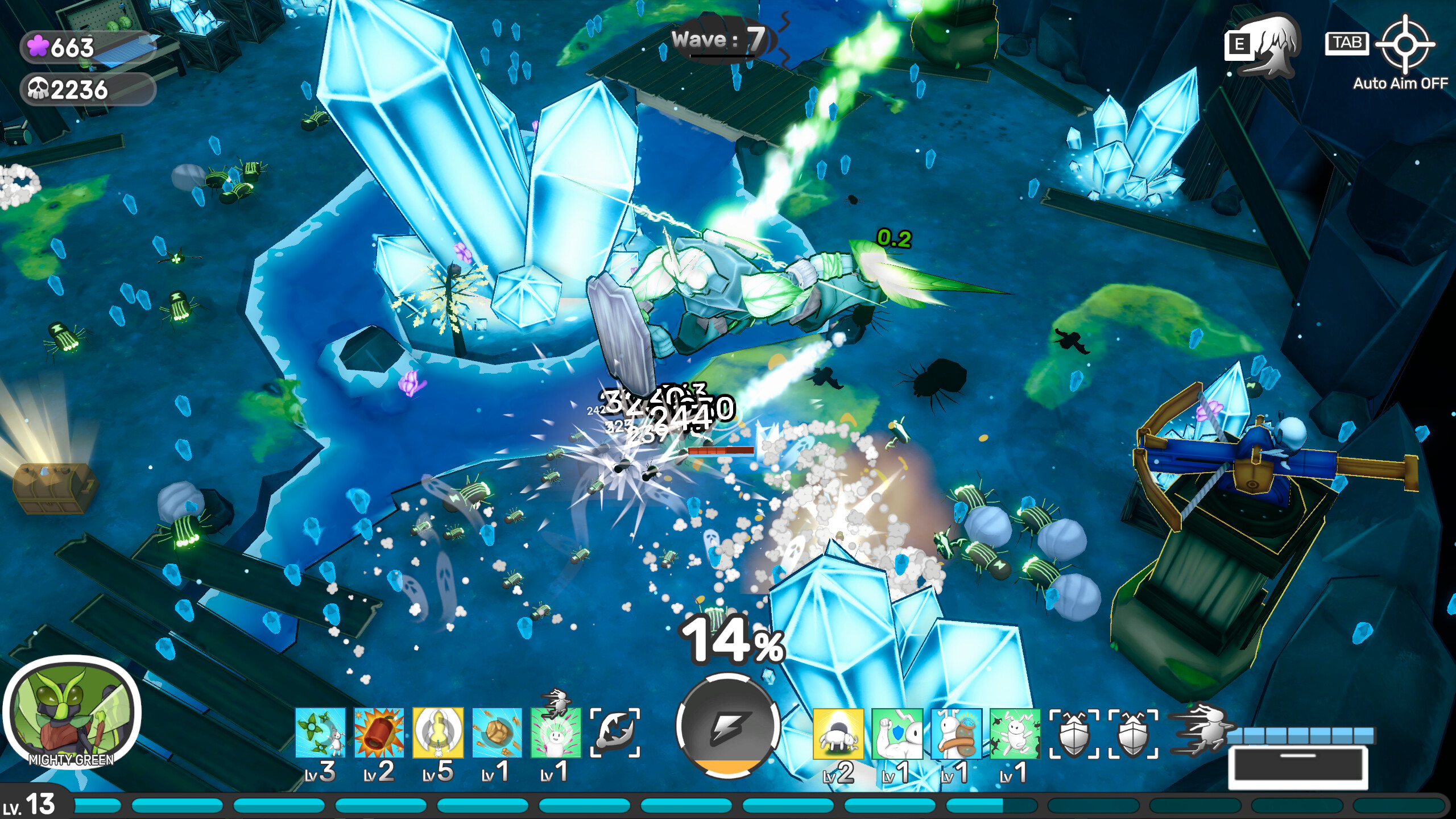This screenshot has width=1456, height=819.
Task: Click the crosshair aiming icon near TAB
Action: point(1408,44)
